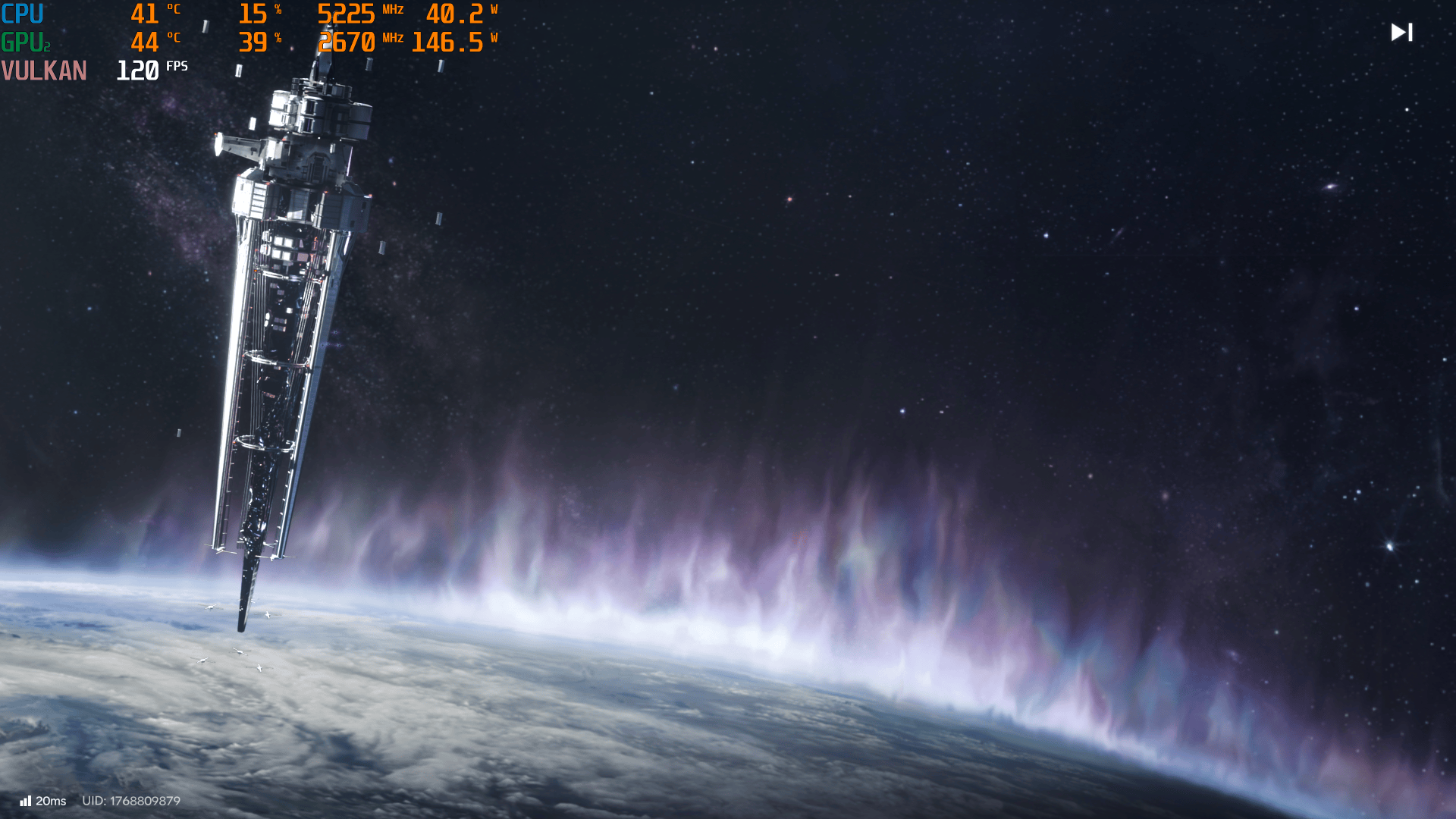Skip the cutscene with the skip button
This screenshot has height=819, width=1456.
(x=1401, y=32)
